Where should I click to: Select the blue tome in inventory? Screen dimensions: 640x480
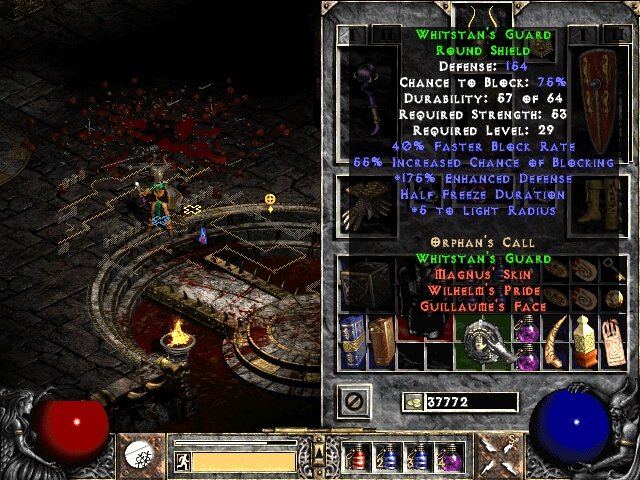click(353, 340)
